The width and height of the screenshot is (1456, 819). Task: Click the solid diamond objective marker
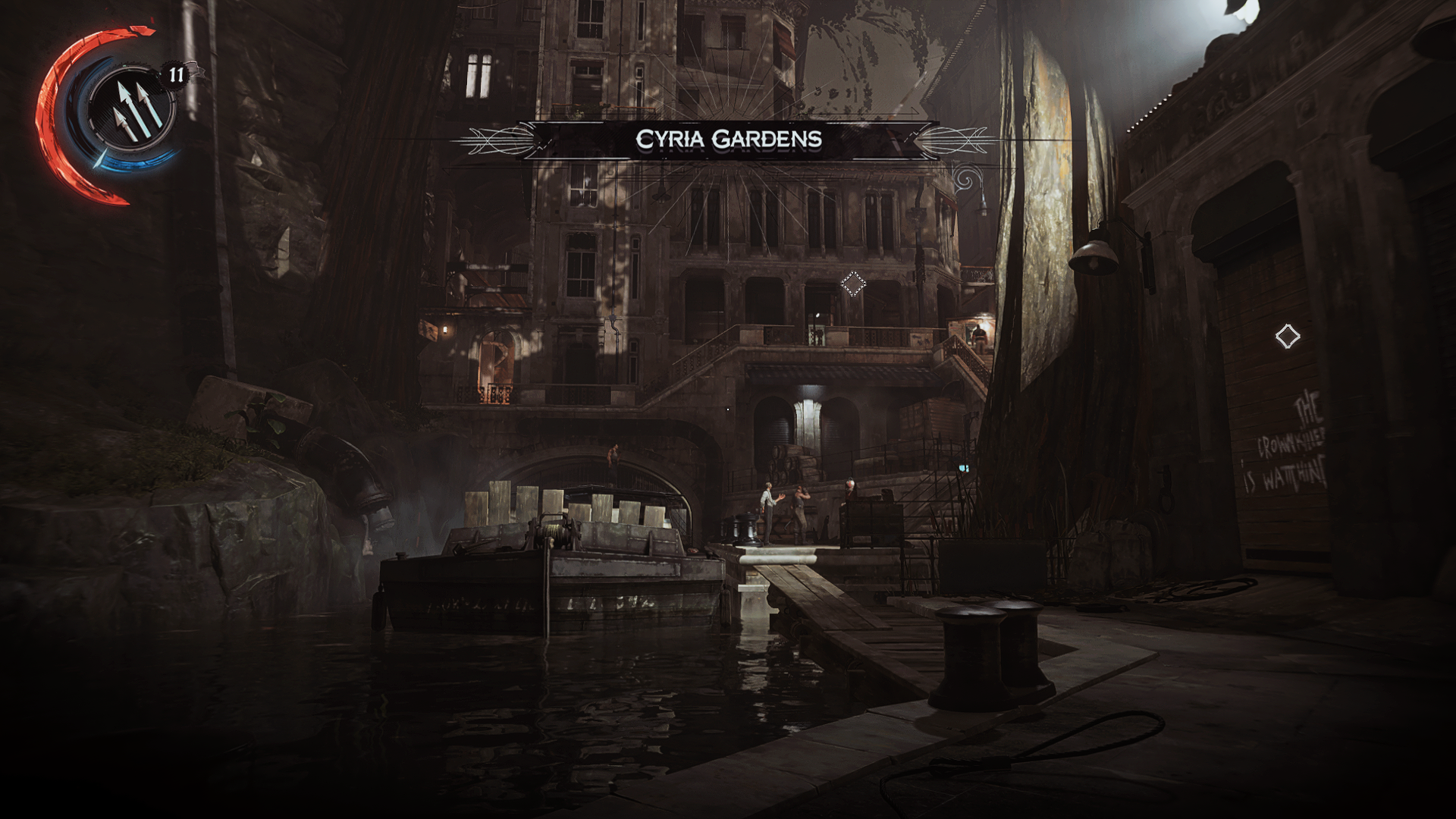click(1287, 336)
